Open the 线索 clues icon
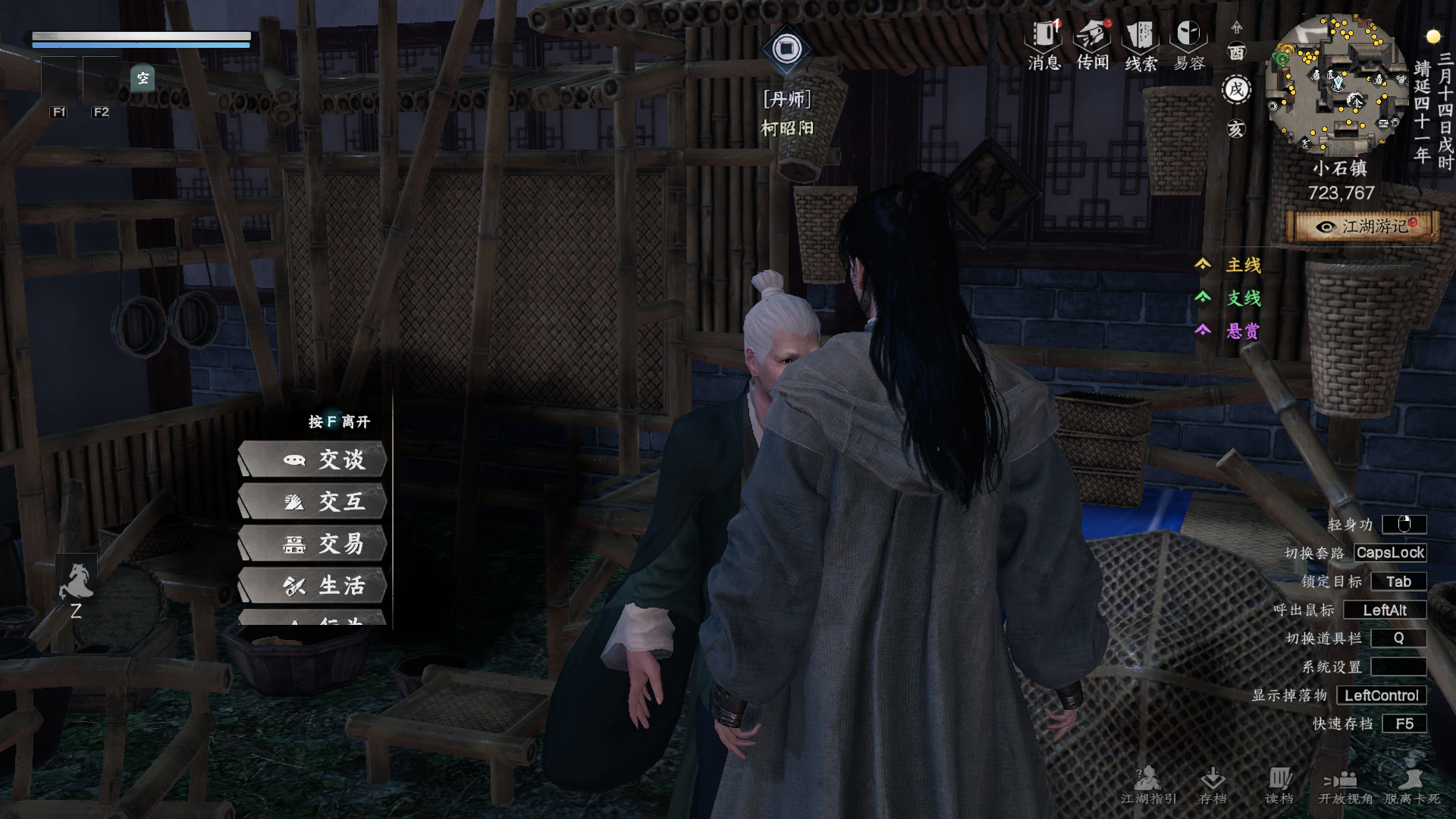 pos(1141,45)
